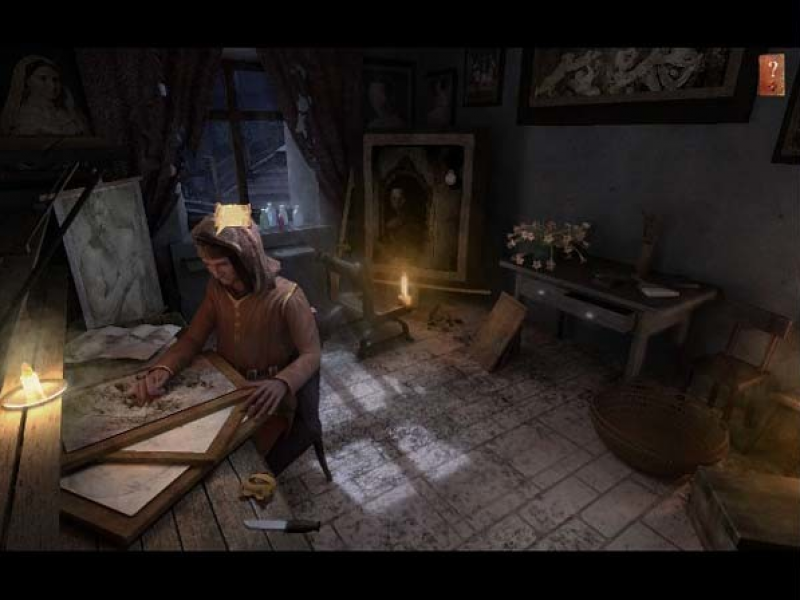
Task: Click the golden speech bubble above the hooded figure
Action: coord(232,217)
